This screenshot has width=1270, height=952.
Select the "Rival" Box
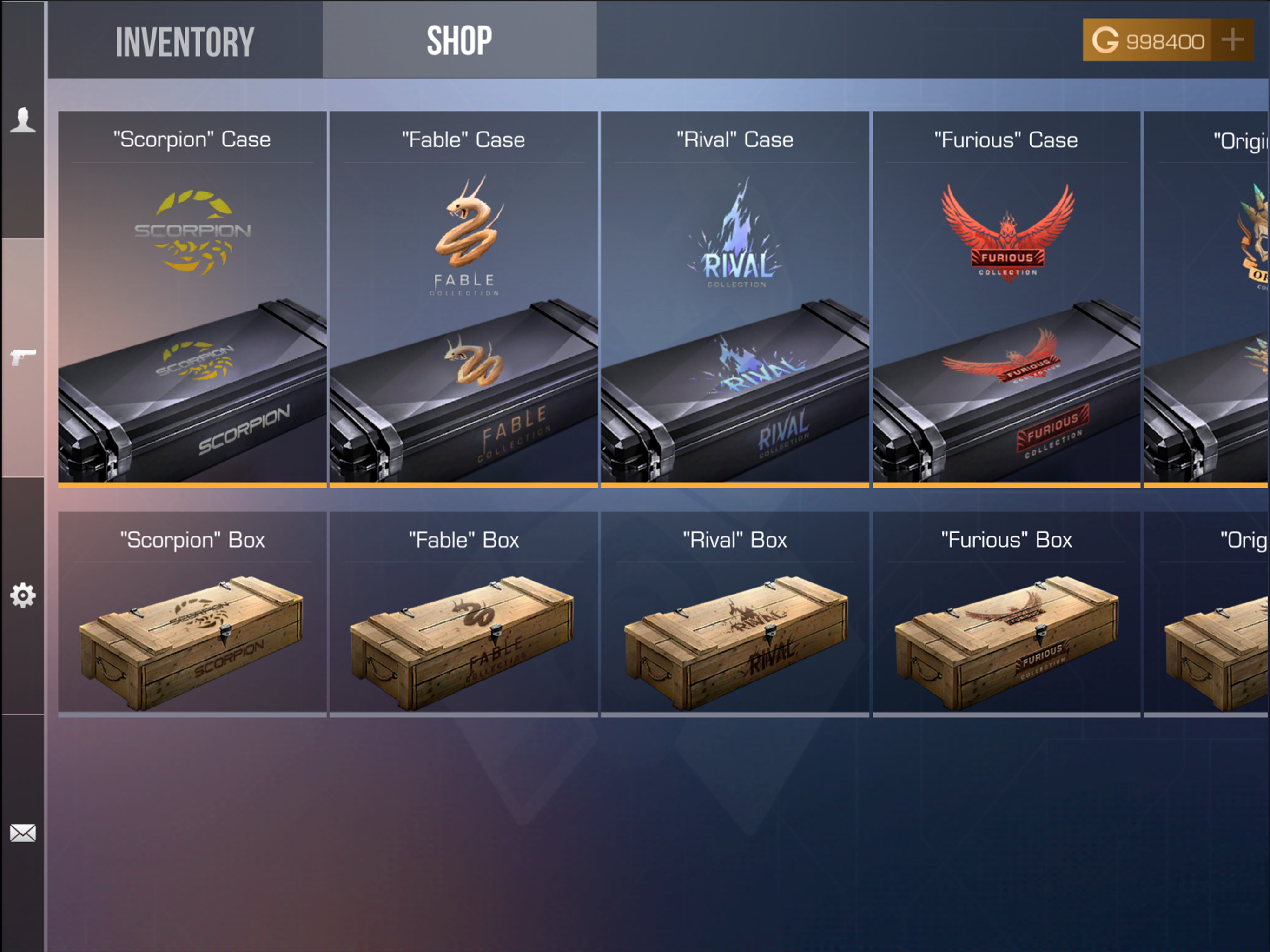(x=735, y=615)
